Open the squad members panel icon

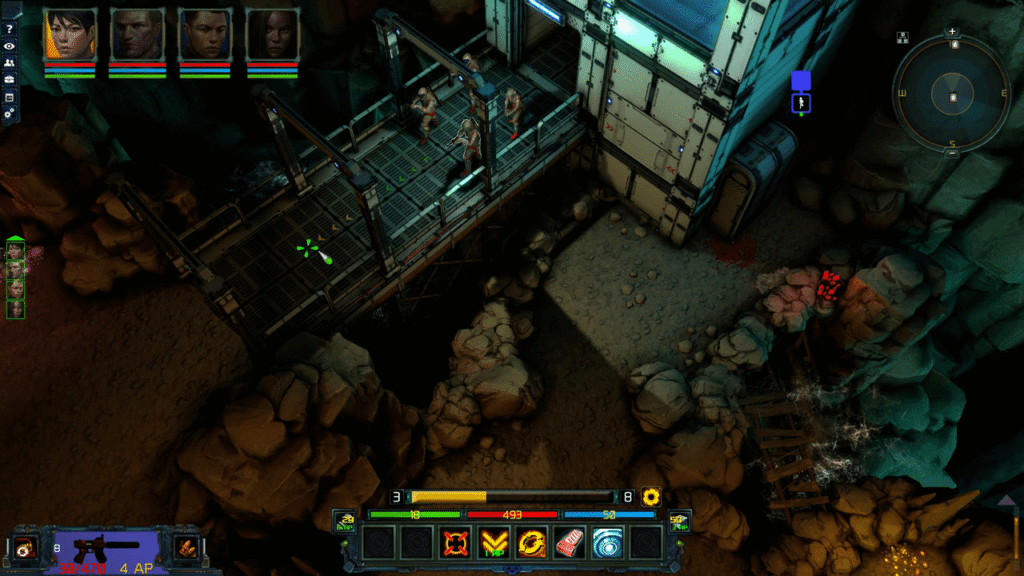[x=9, y=63]
